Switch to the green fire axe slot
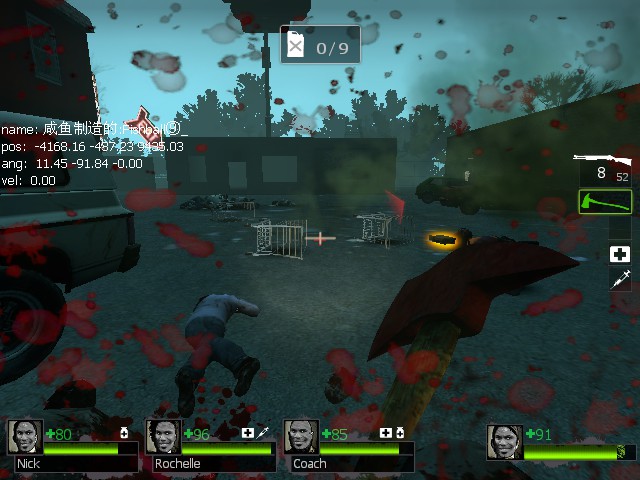The width and height of the screenshot is (640, 480). pyautogui.click(x=605, y=202)
